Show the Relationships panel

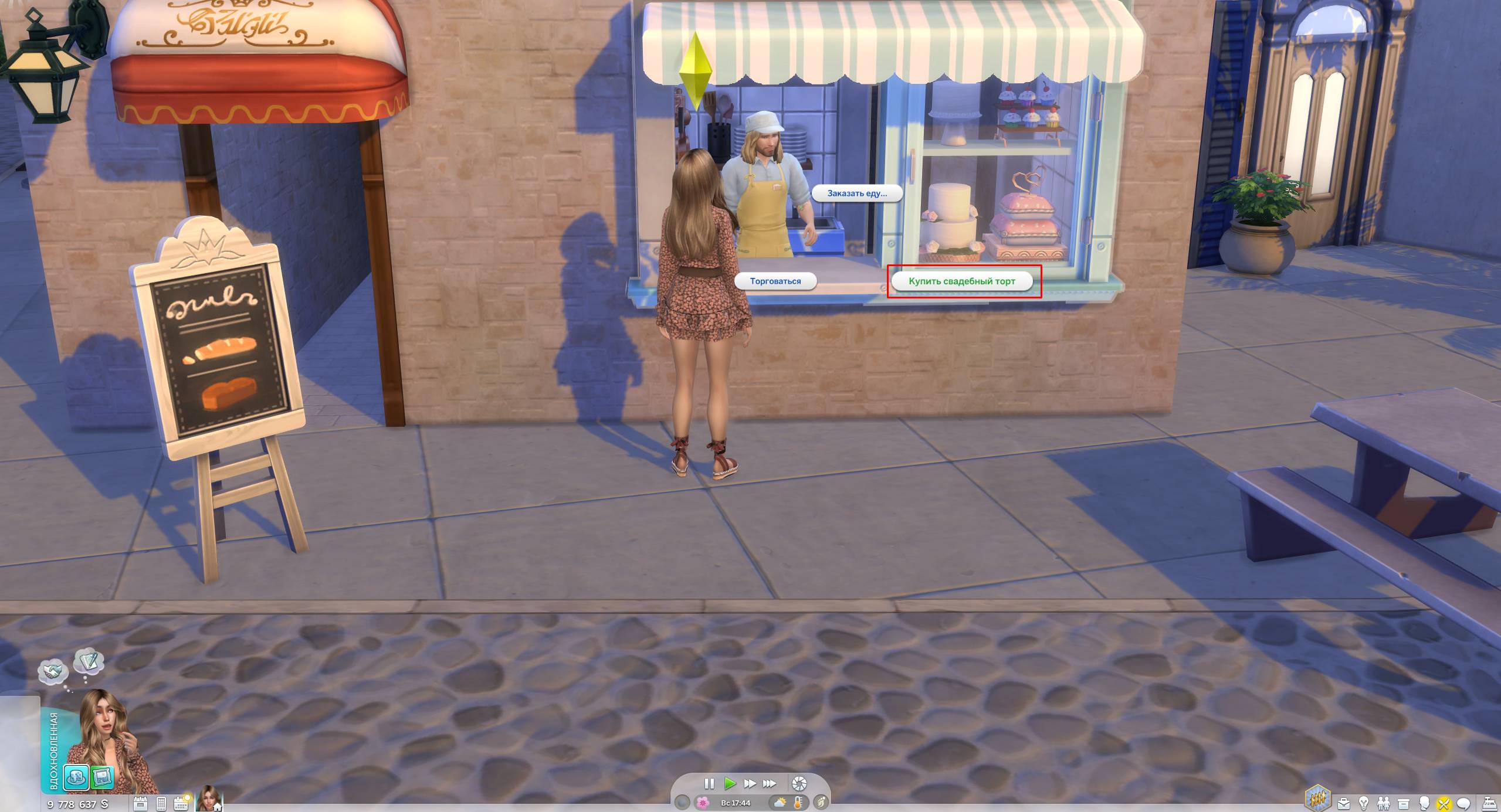pyautogui.click(x=1384, y=803)
